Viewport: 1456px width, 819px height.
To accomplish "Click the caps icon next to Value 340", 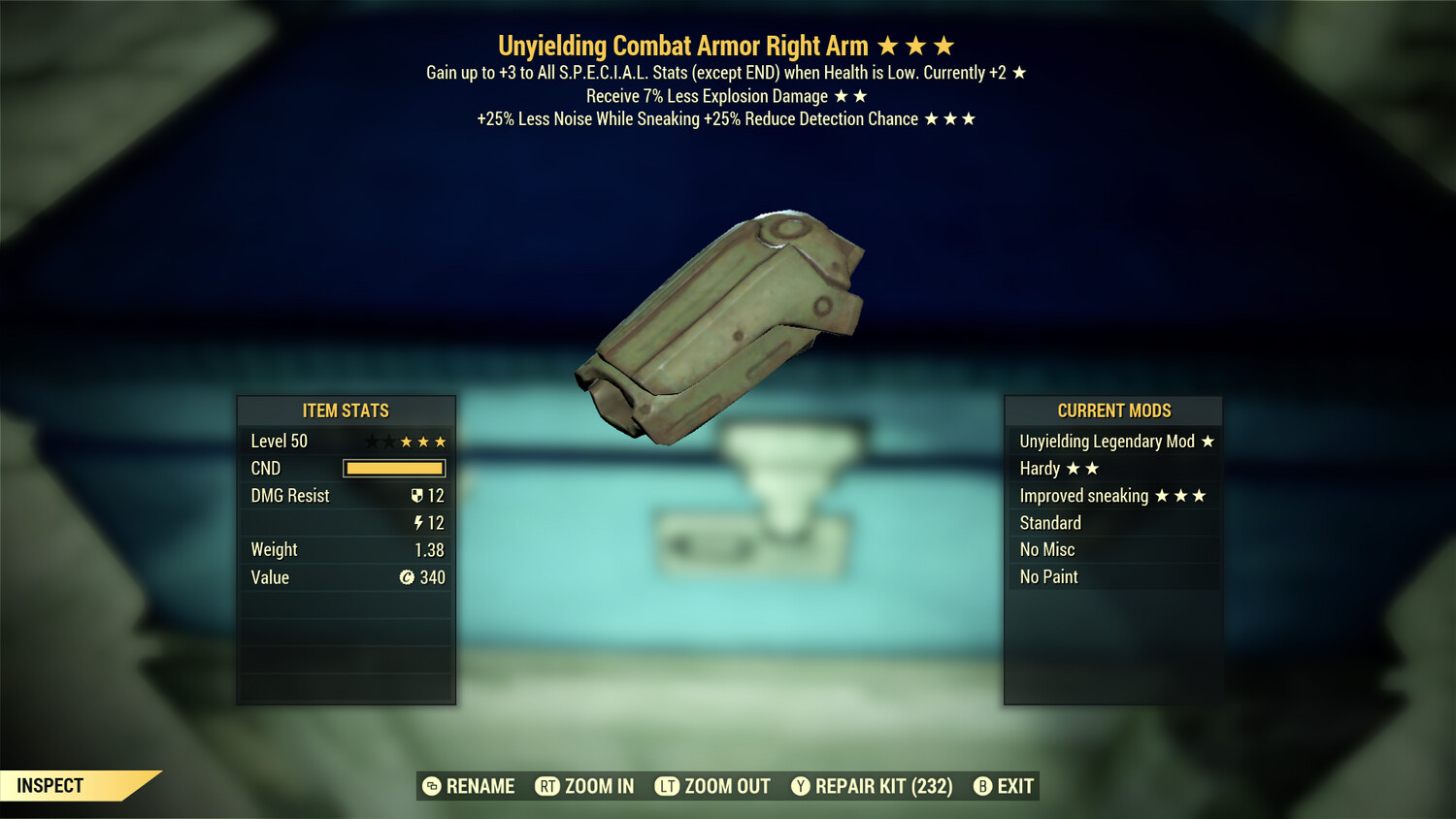I will [x=409, y=577].
